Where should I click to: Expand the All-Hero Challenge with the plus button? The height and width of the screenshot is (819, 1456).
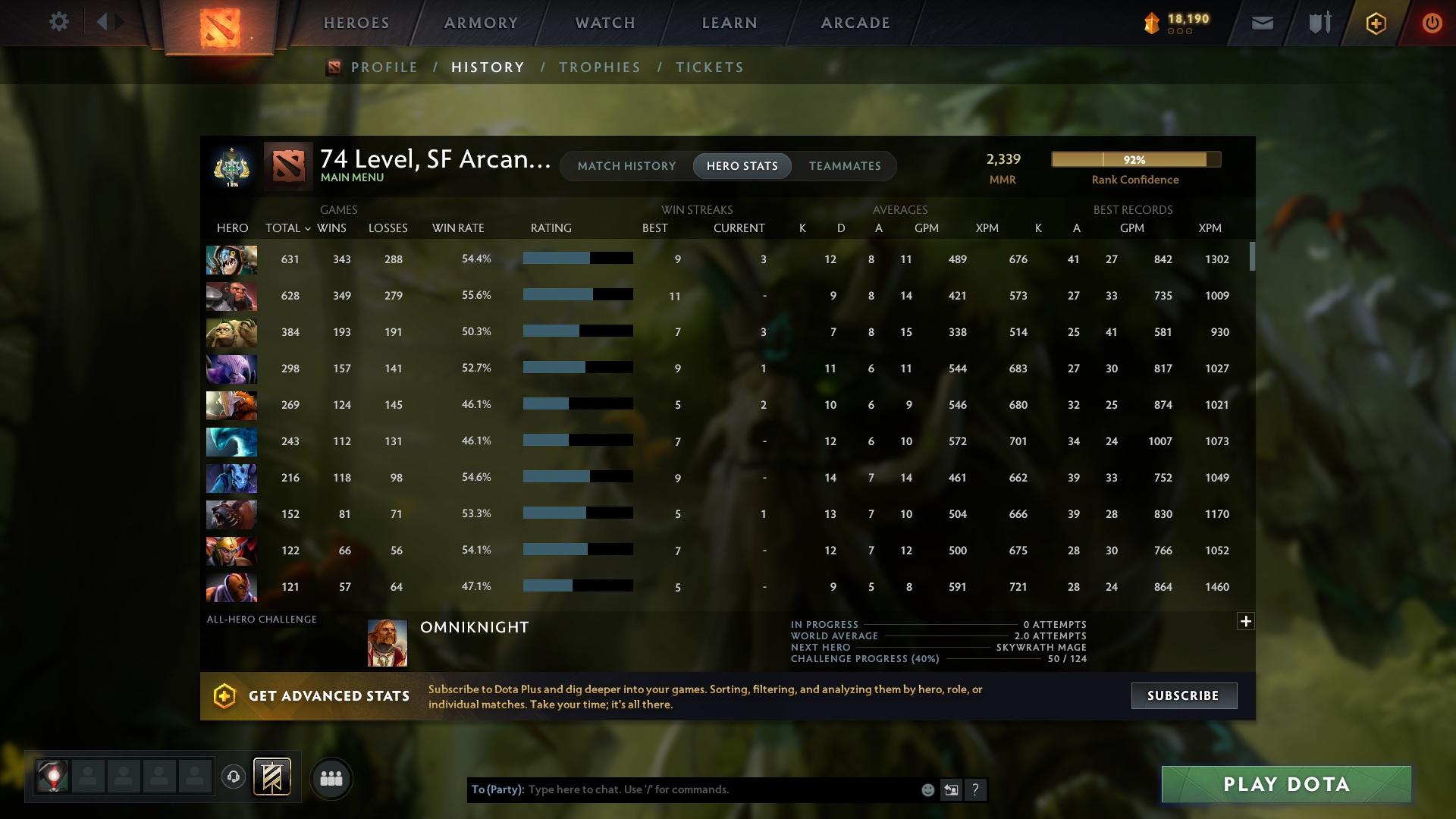1246,620
